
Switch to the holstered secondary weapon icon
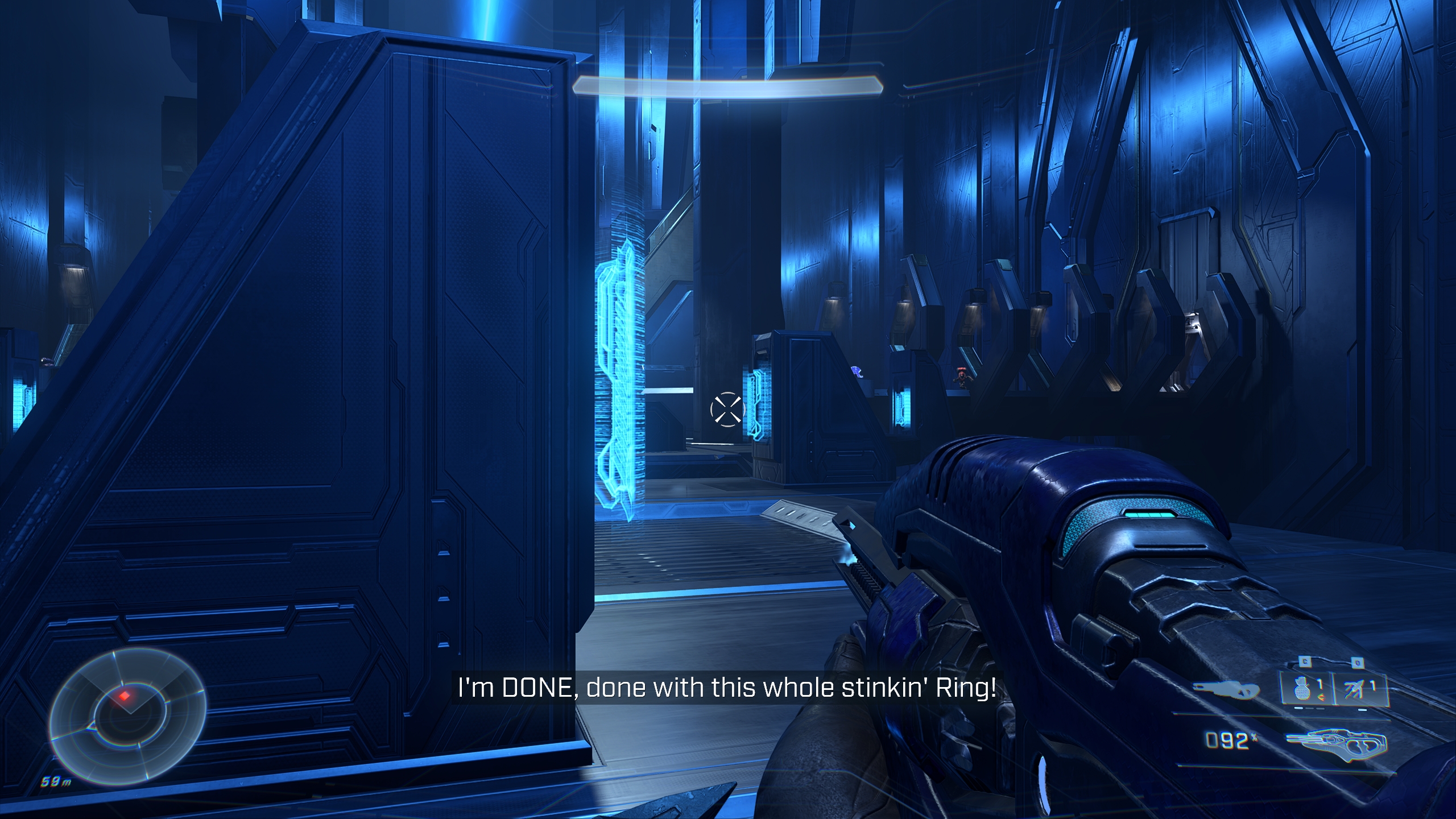(x=1226, y=690)
